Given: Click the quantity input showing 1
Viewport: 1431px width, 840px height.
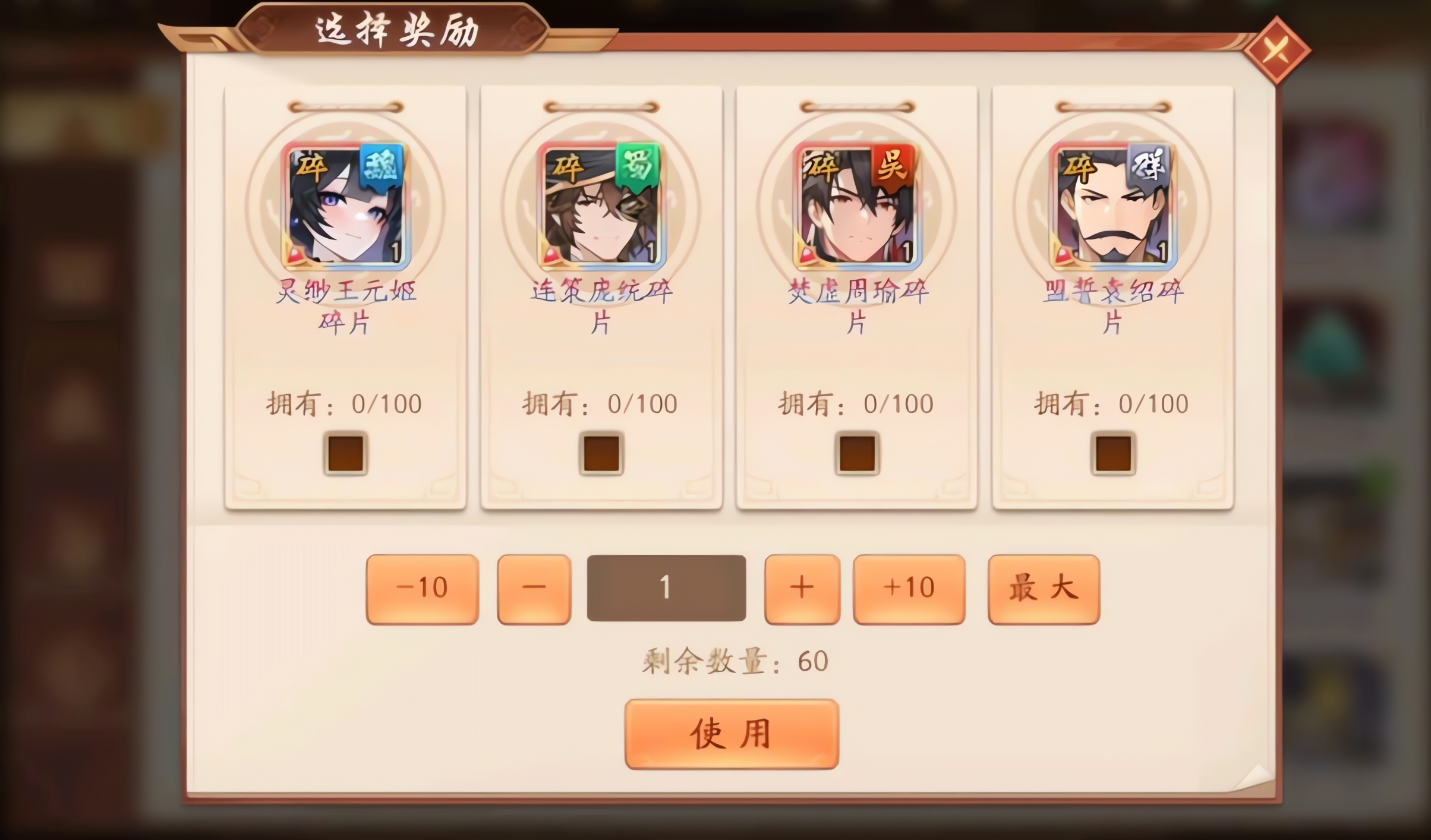Looking at the screenshot, I should click(666, 588).
